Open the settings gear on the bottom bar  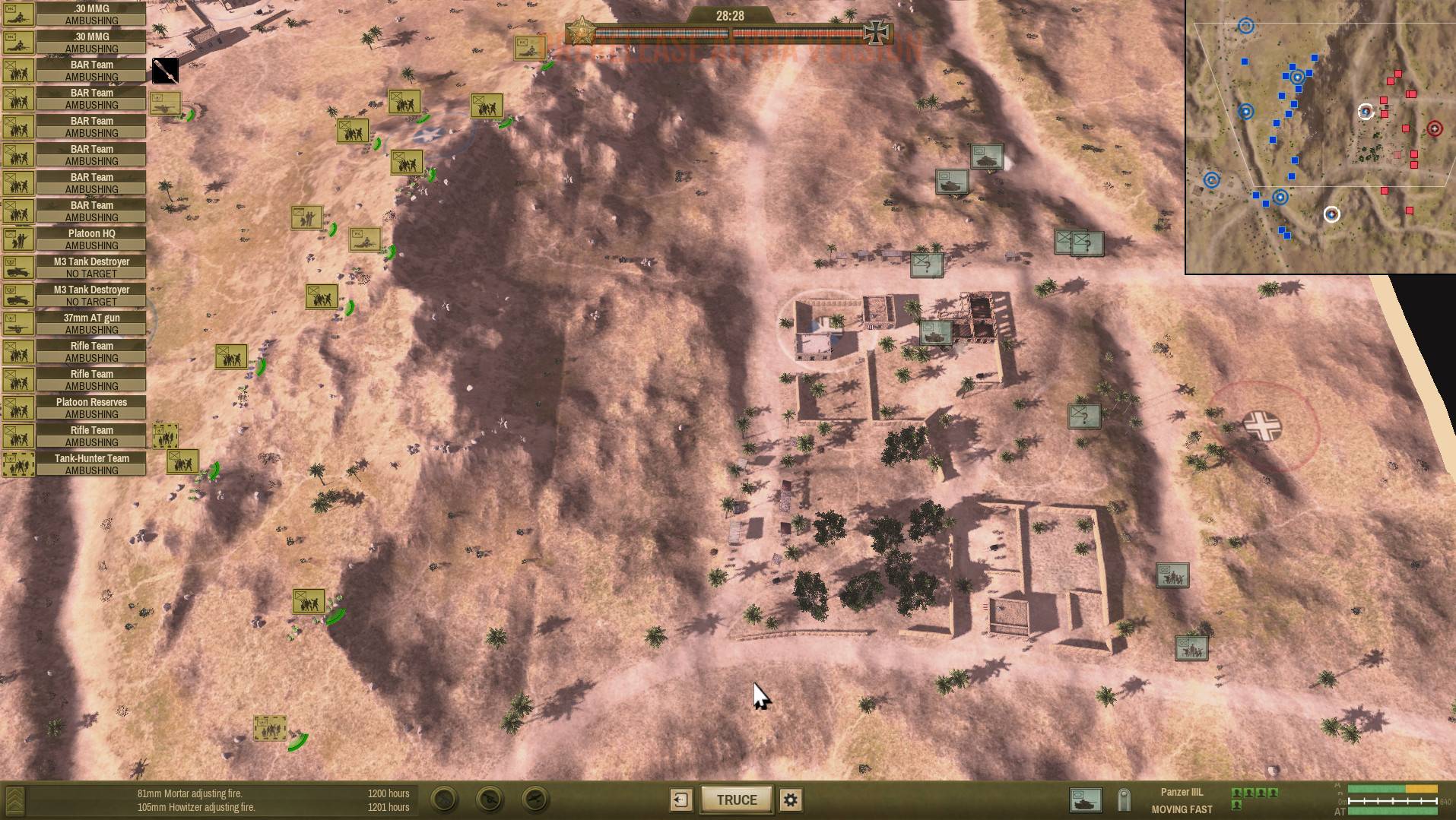789,799
